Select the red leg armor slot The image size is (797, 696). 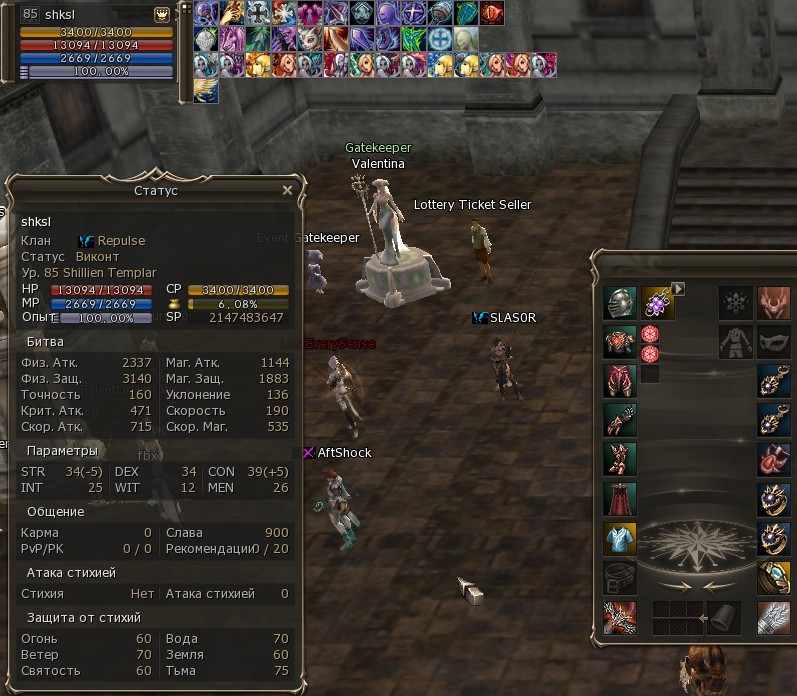pyautogui.click(x=619, y=381)
